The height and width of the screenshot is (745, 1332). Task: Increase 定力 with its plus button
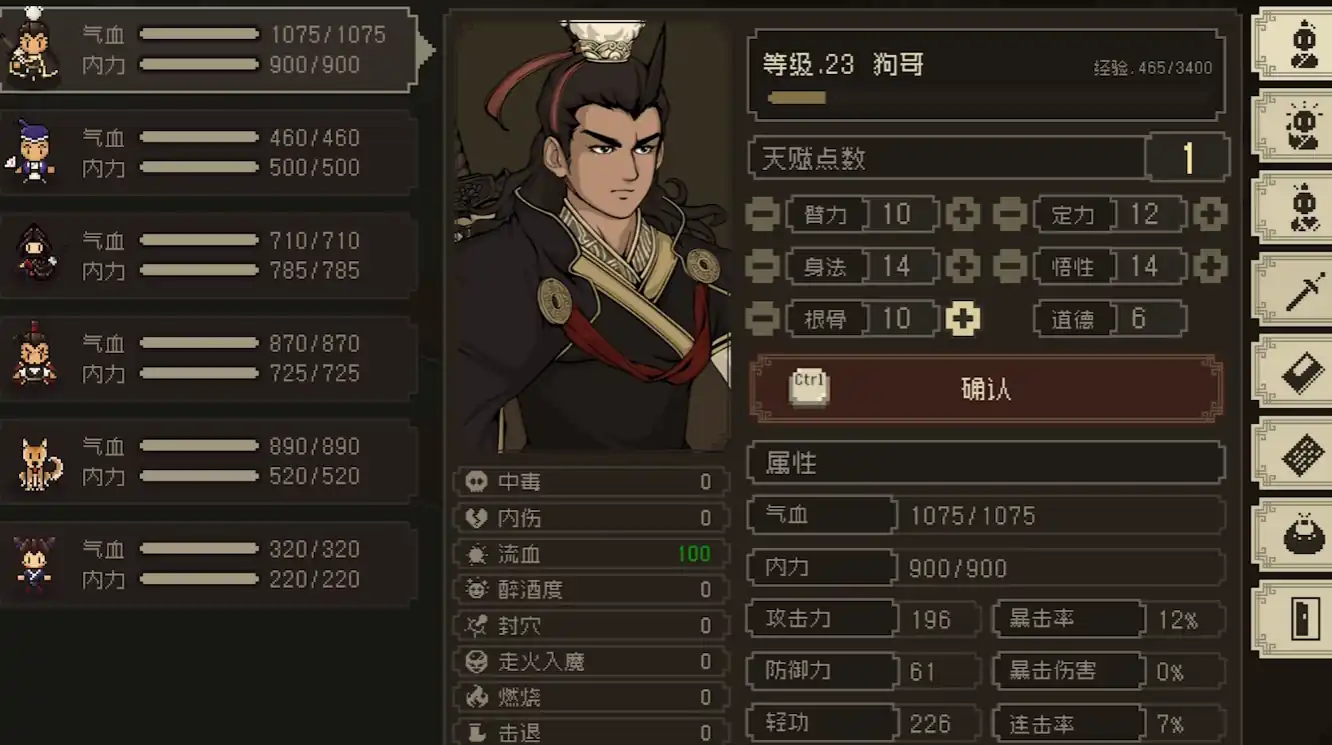[1210, 214]
